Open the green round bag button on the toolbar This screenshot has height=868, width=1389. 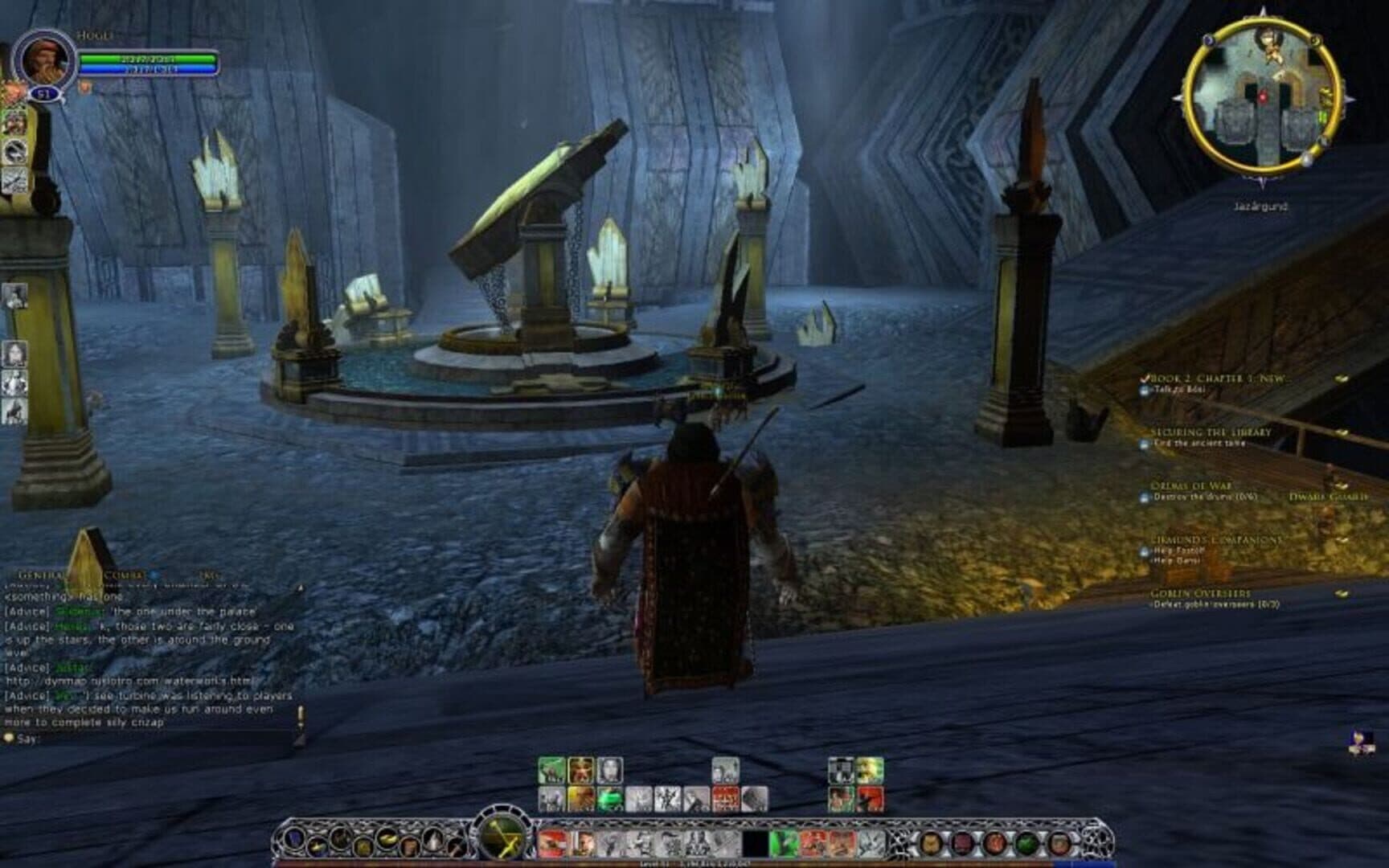click(1025, 843)
